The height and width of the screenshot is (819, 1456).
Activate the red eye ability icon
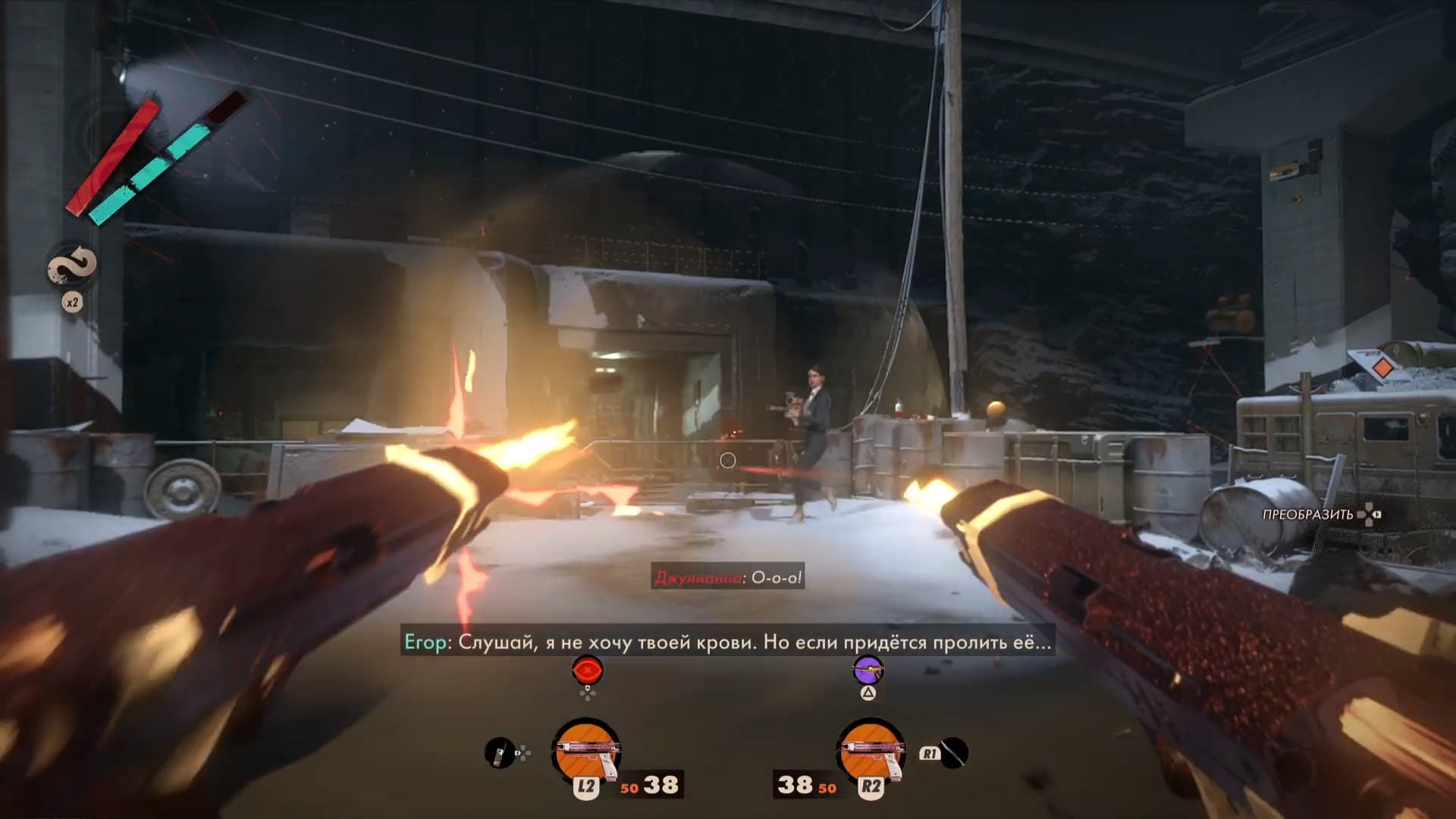[x=588, y=671]
